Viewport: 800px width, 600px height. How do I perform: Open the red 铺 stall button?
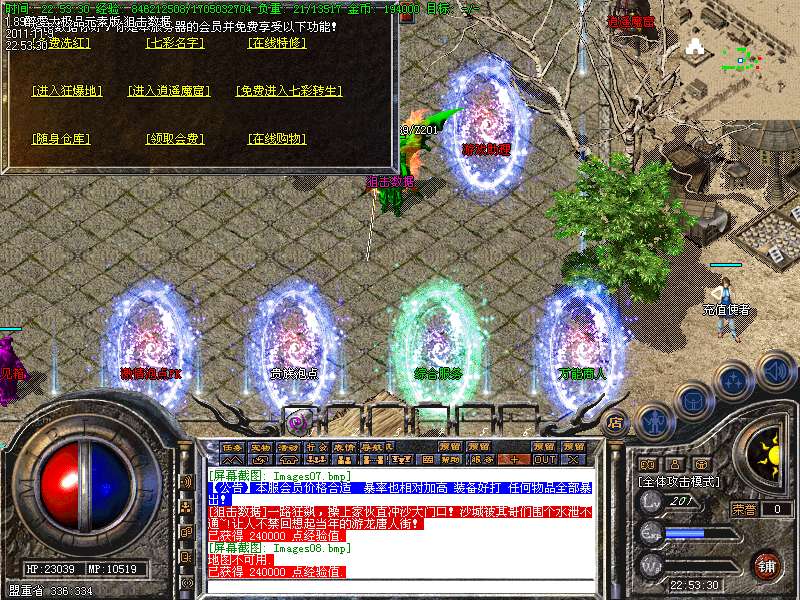click(x=766, y=565)
